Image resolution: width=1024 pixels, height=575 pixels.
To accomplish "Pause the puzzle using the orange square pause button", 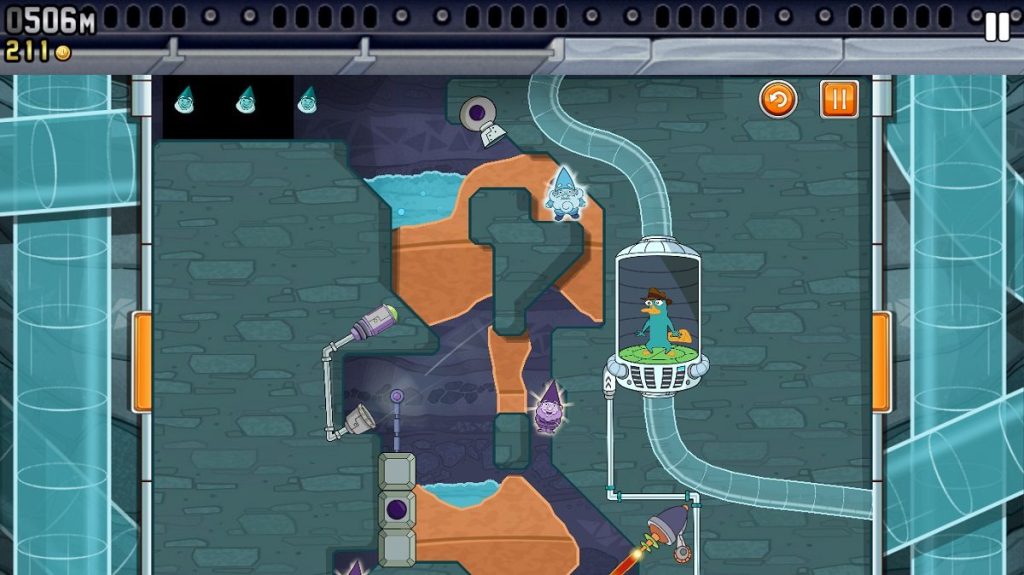I will pos(839,99).
